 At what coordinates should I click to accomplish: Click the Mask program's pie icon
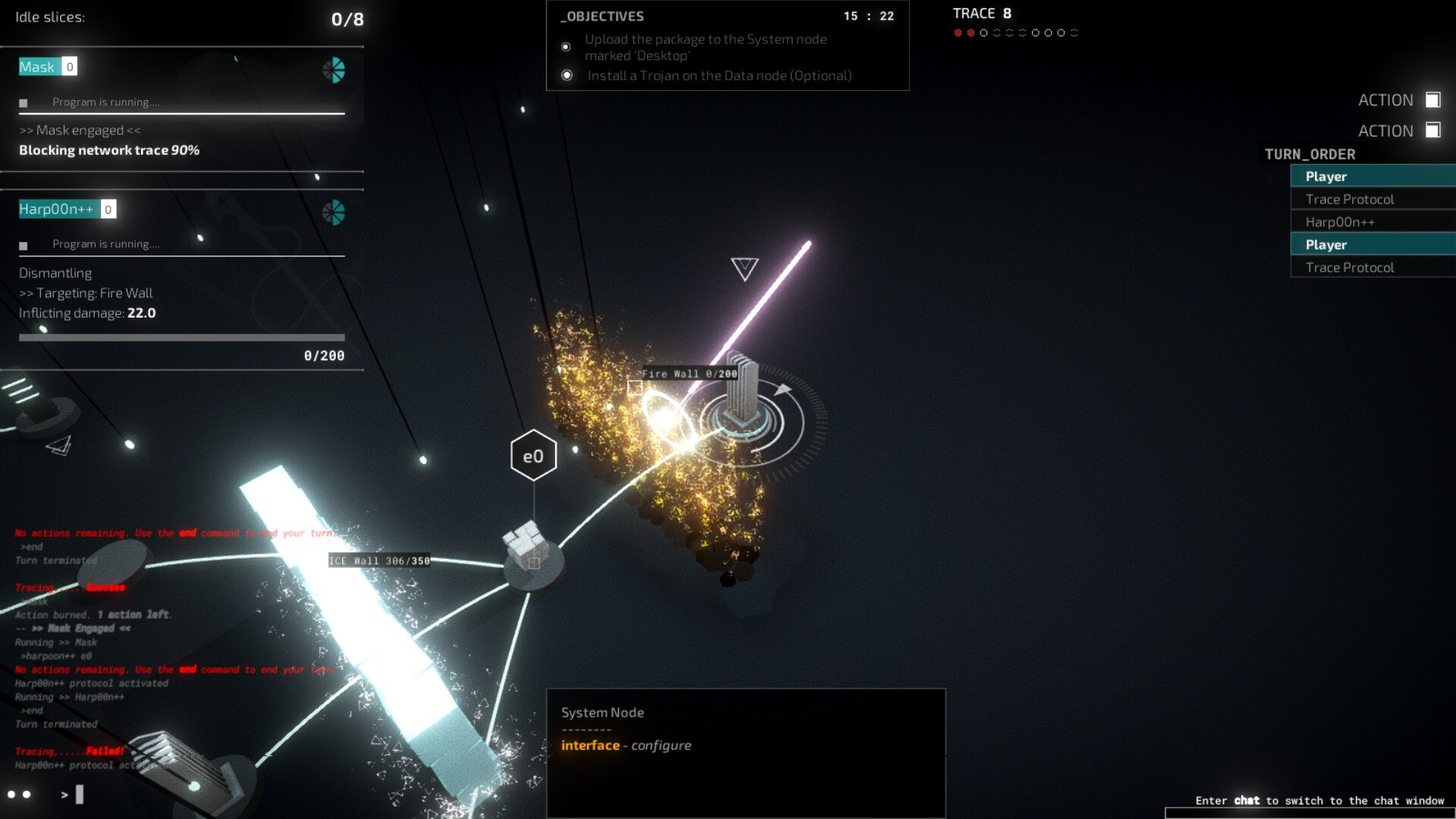click(334, 71)
